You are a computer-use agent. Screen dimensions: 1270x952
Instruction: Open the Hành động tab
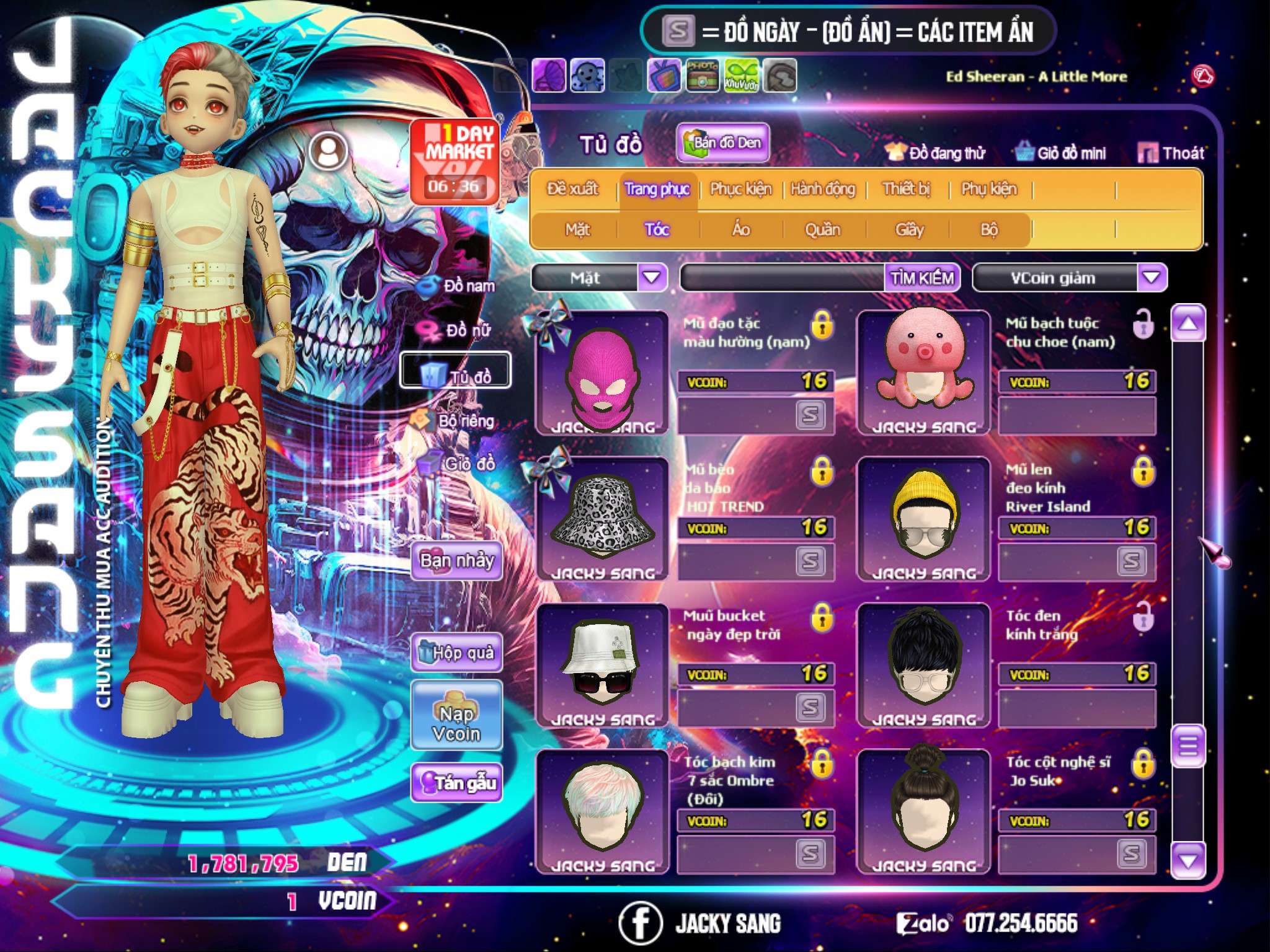(x=822, y=189)
